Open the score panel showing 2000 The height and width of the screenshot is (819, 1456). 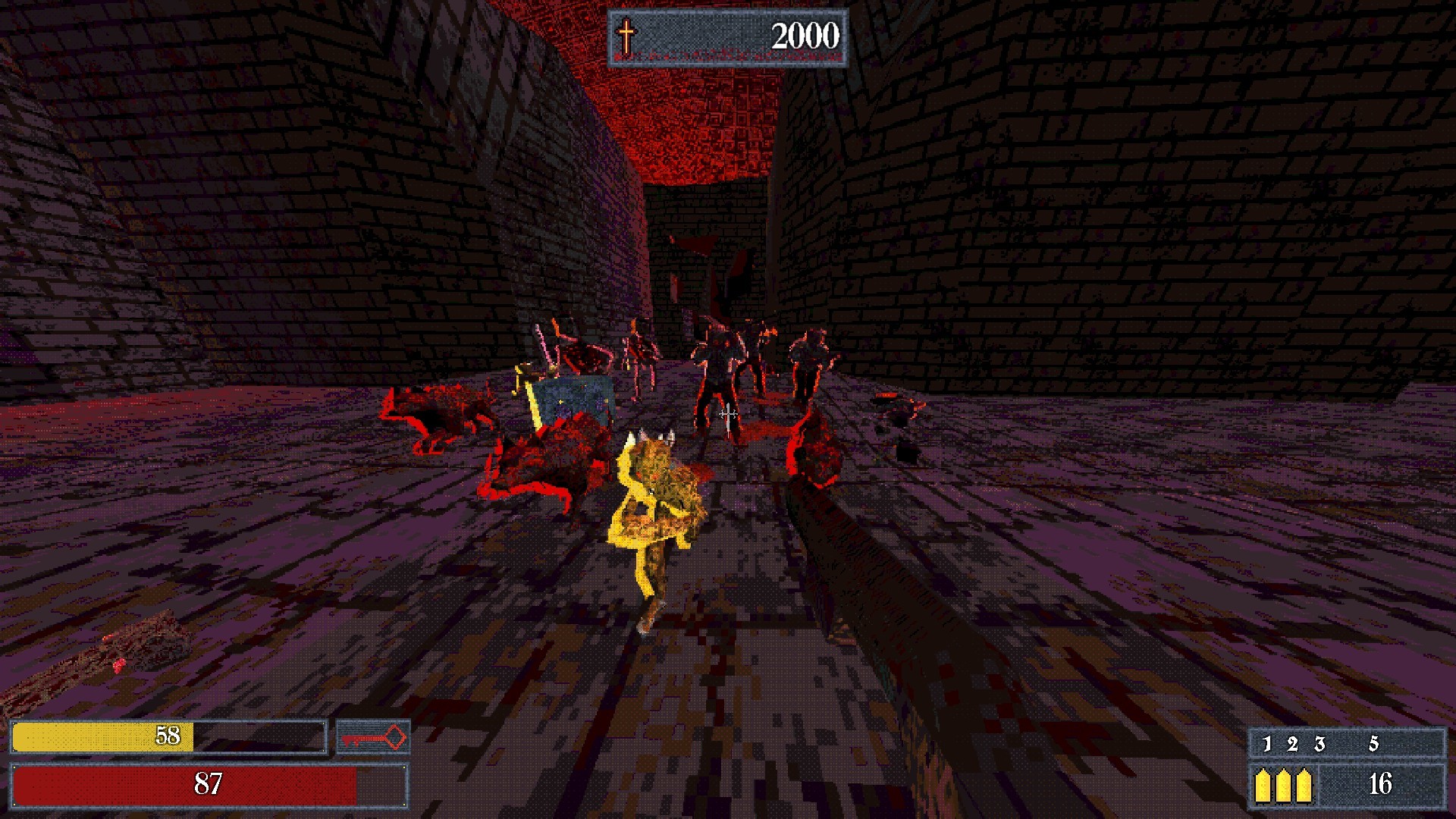pos(806,34)
